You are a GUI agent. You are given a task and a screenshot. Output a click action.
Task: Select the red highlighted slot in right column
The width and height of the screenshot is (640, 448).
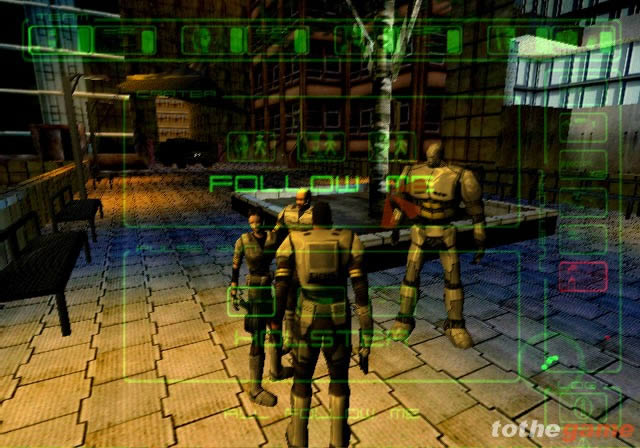581,274
